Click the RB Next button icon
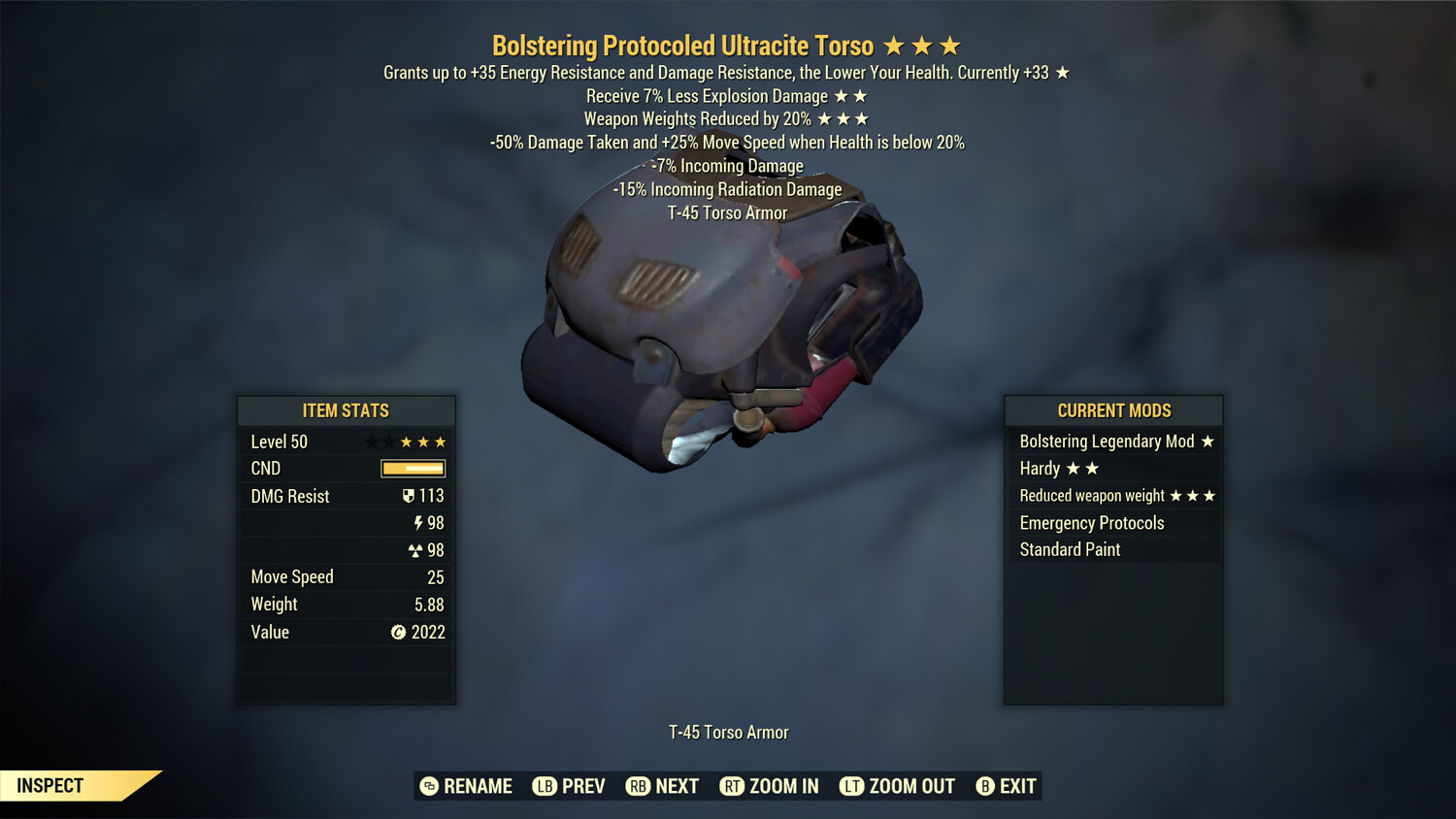1456x819 pixels. (x=640, y=786)
